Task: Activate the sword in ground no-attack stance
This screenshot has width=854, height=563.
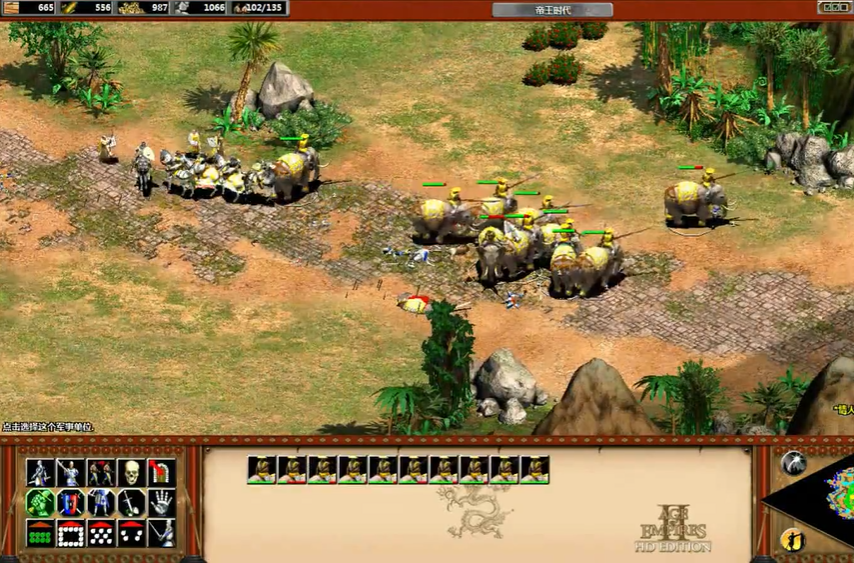Action: click(x=131, y=503)
